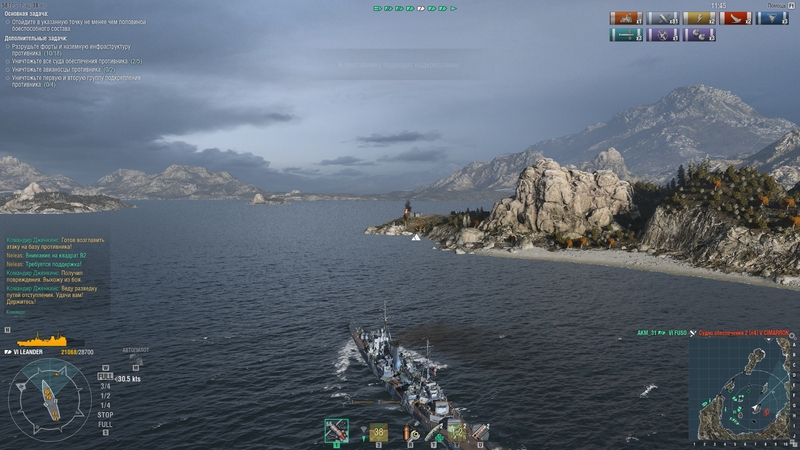Set engine telegraph to 1/2 speed
Screen dimensions: 800x450
(105, 395)
